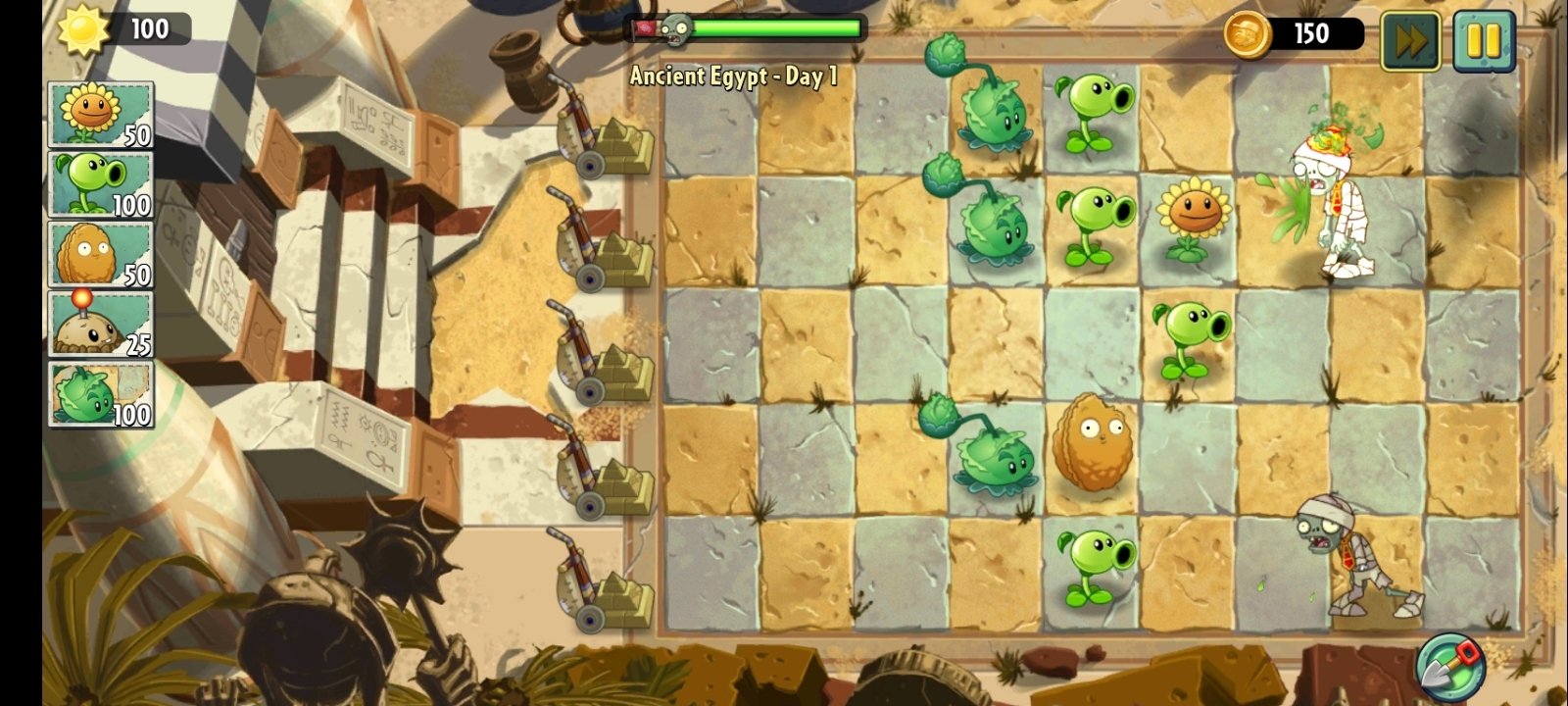1568x706 pixels.
Task: Pause the game
Action: [1483, 41]
